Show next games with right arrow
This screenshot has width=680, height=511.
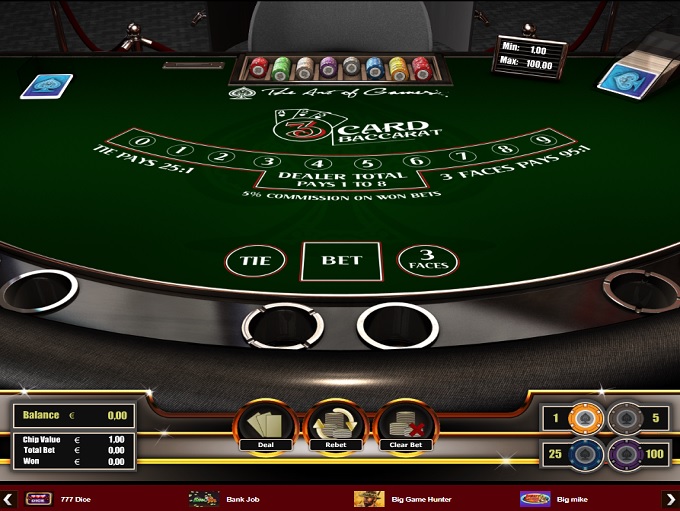point(670,498)
